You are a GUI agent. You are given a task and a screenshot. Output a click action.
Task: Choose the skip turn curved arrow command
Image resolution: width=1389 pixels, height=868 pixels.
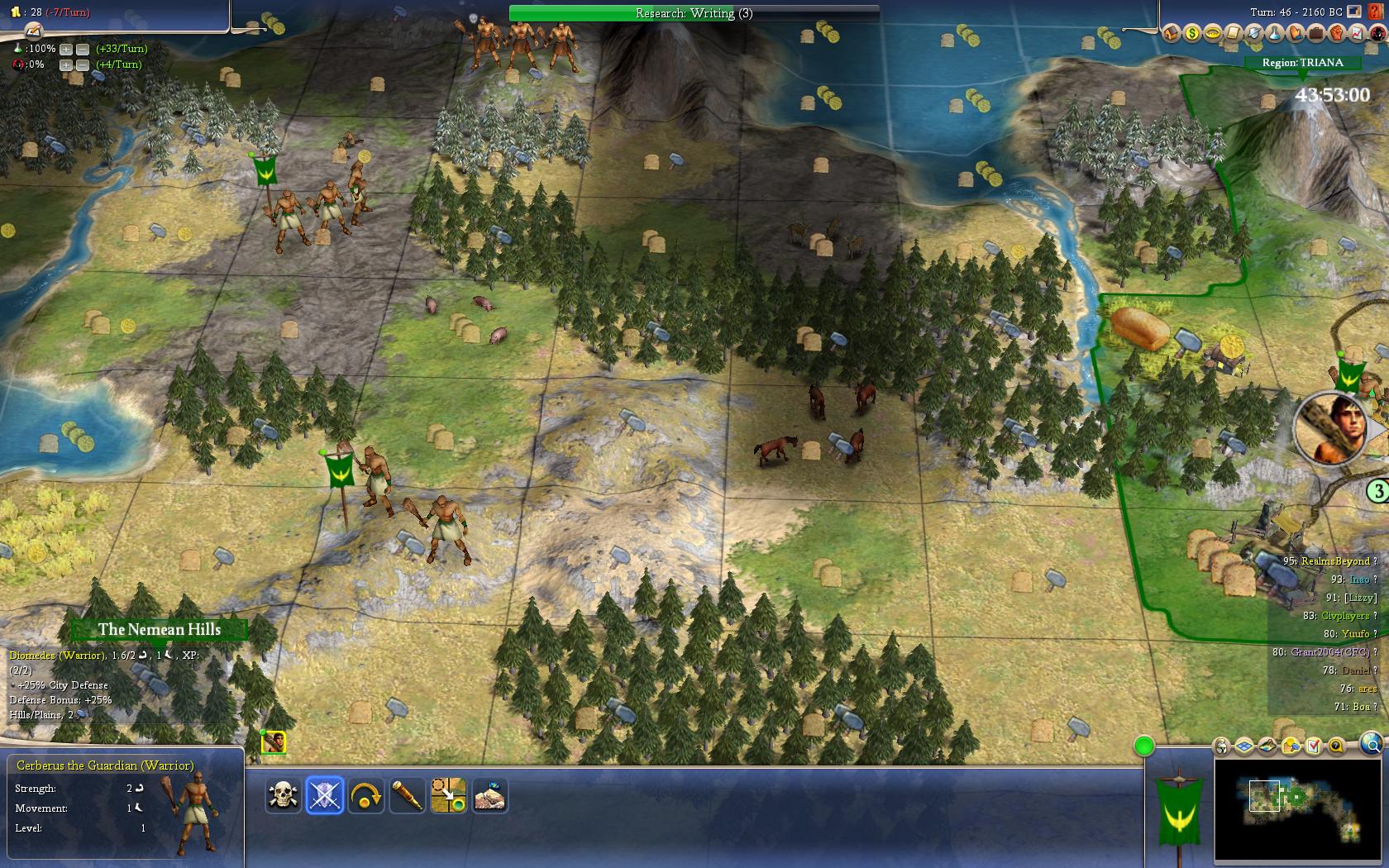(x=366, y=796)
